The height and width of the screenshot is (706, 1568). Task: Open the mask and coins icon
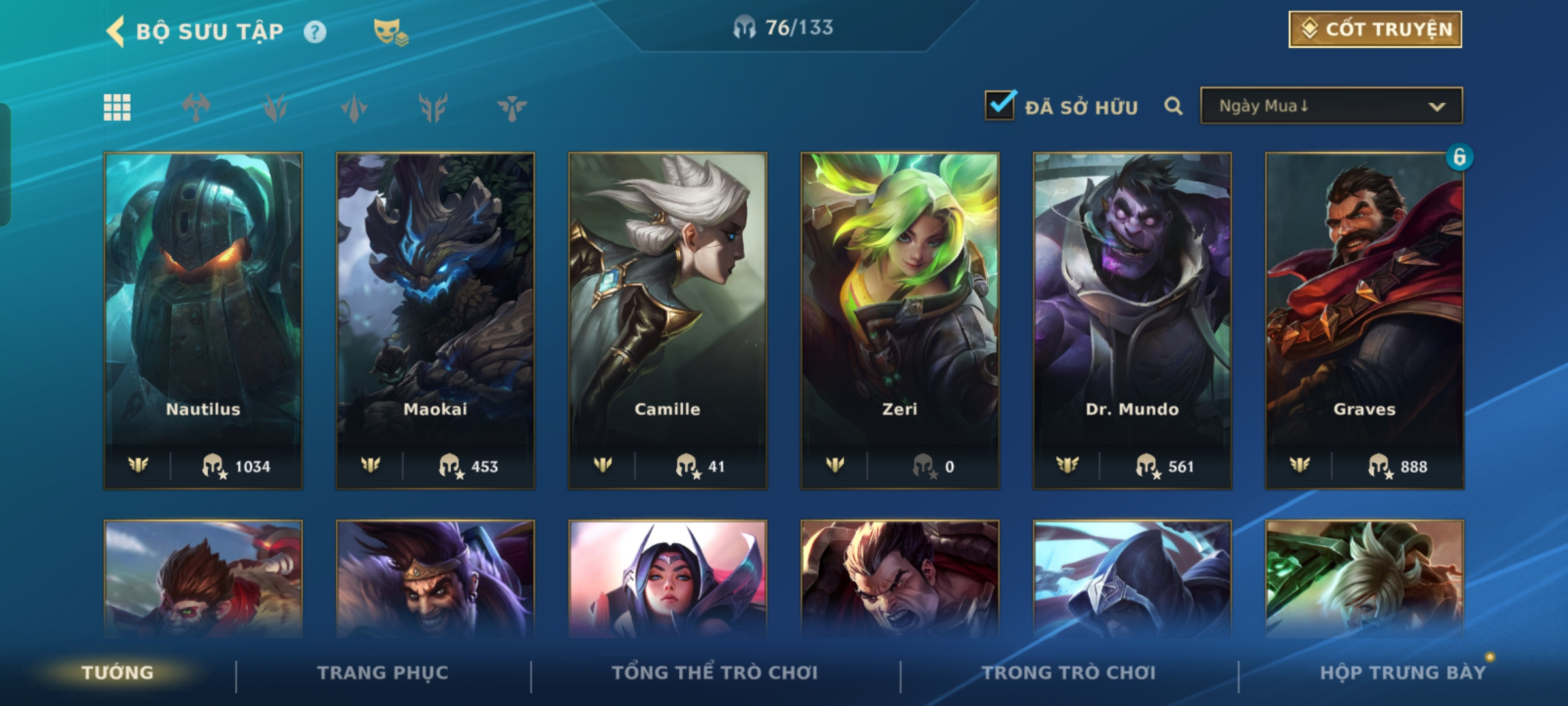coord(390,32)
